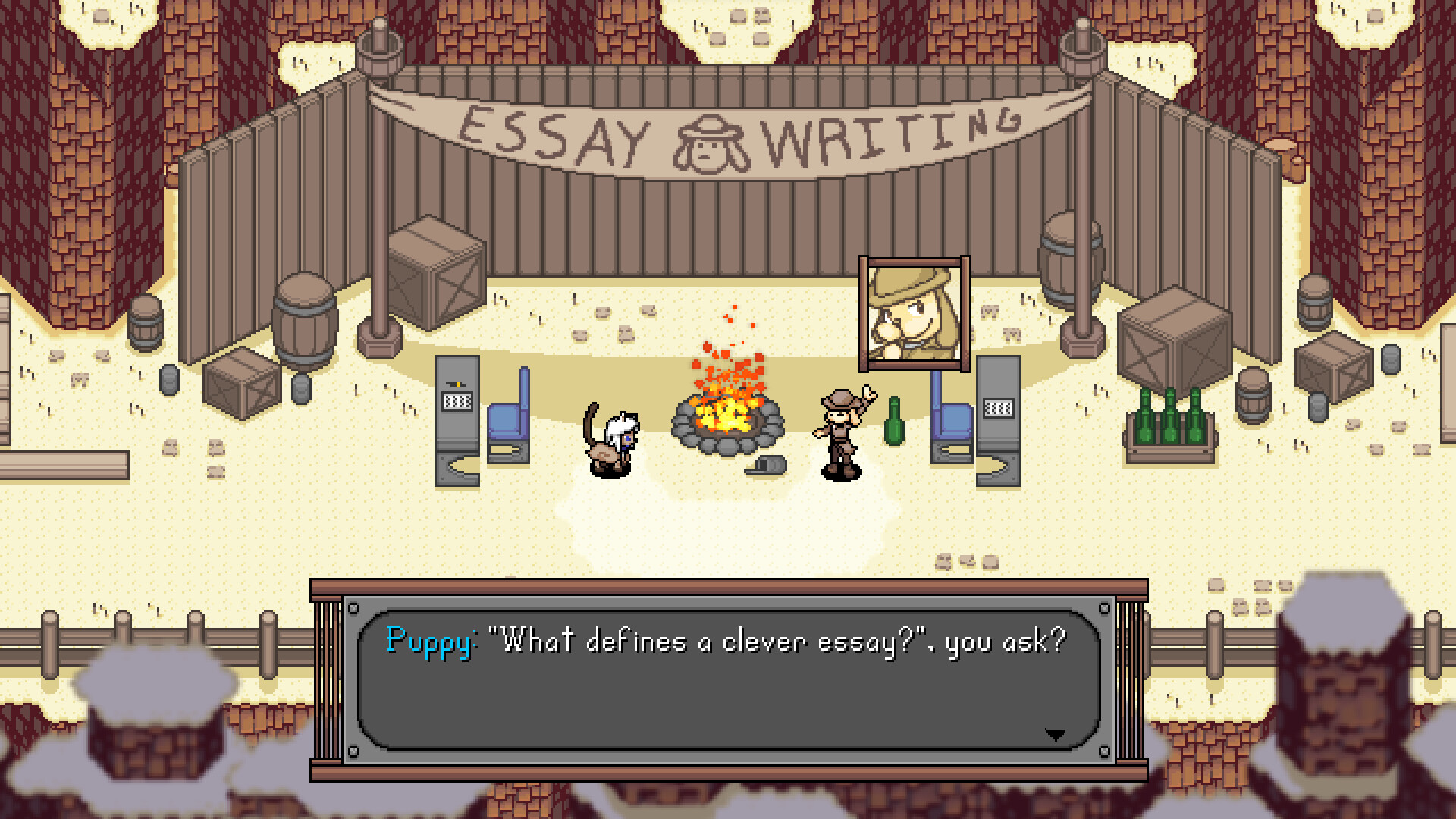
Task: Expand dialogue using the small arrow indicator
Action: click(1056, 734)
